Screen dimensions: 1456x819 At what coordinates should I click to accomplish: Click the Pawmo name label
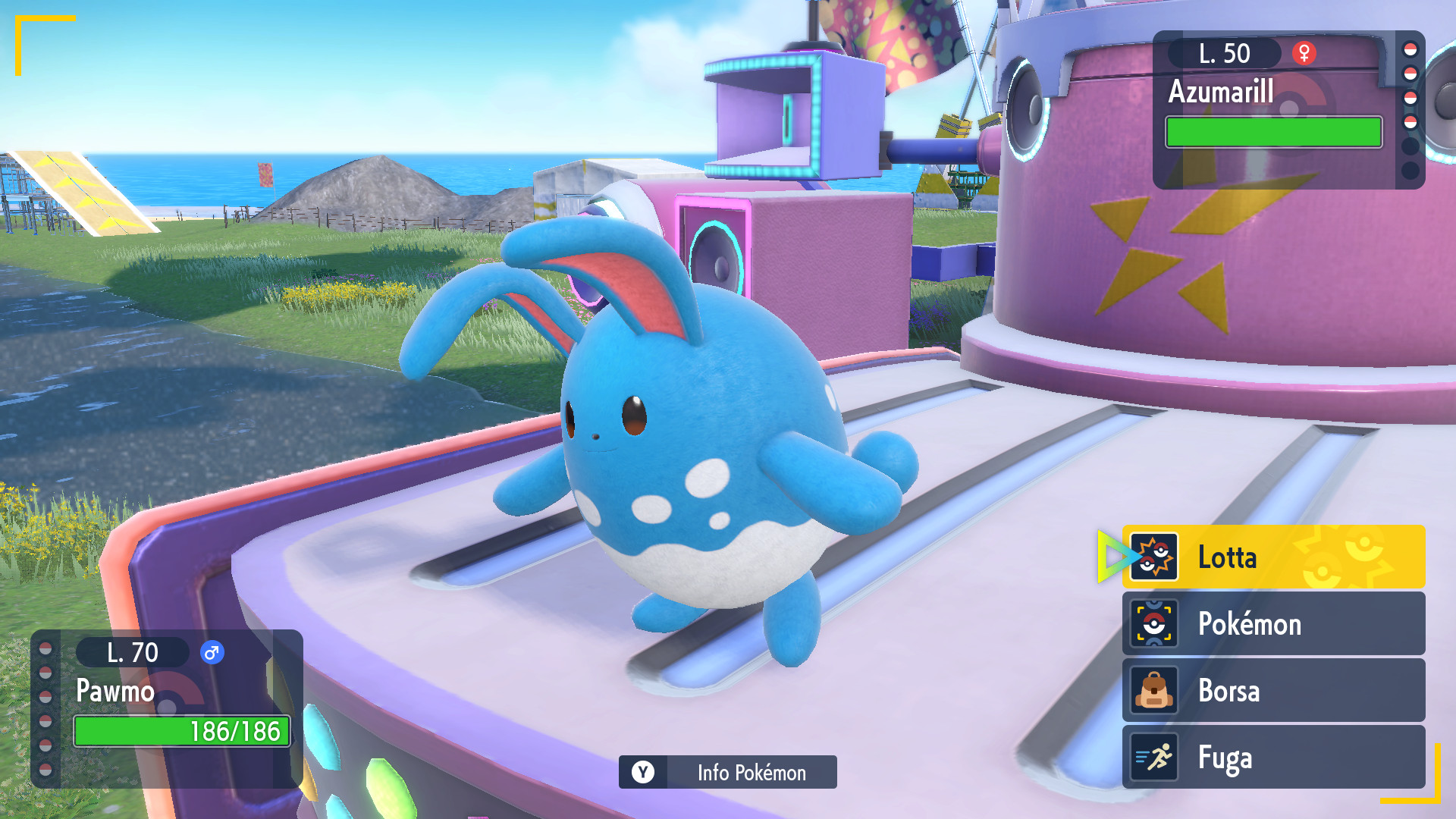click(115, 692)
